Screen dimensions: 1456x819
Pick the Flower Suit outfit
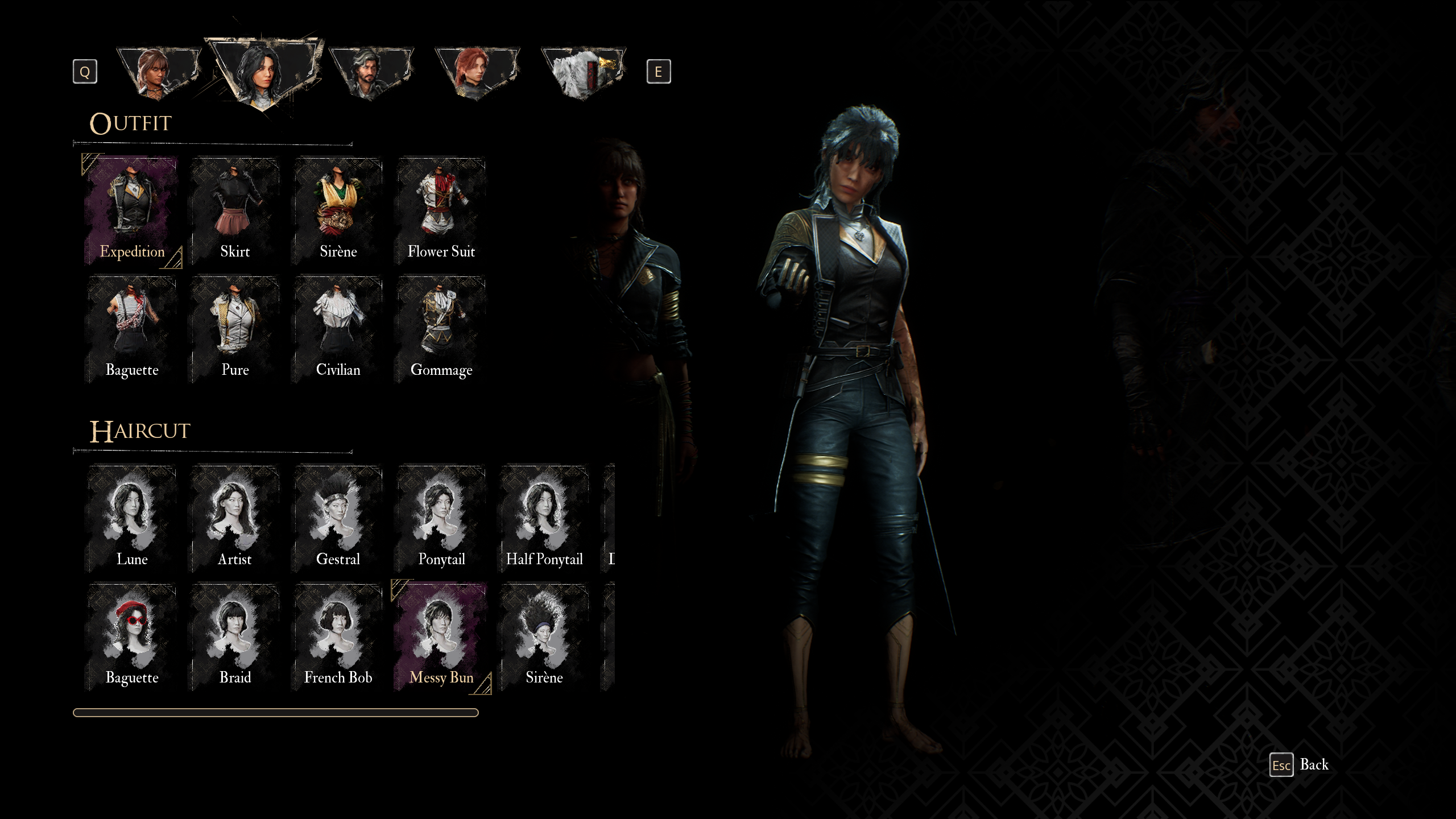(441, 211)
